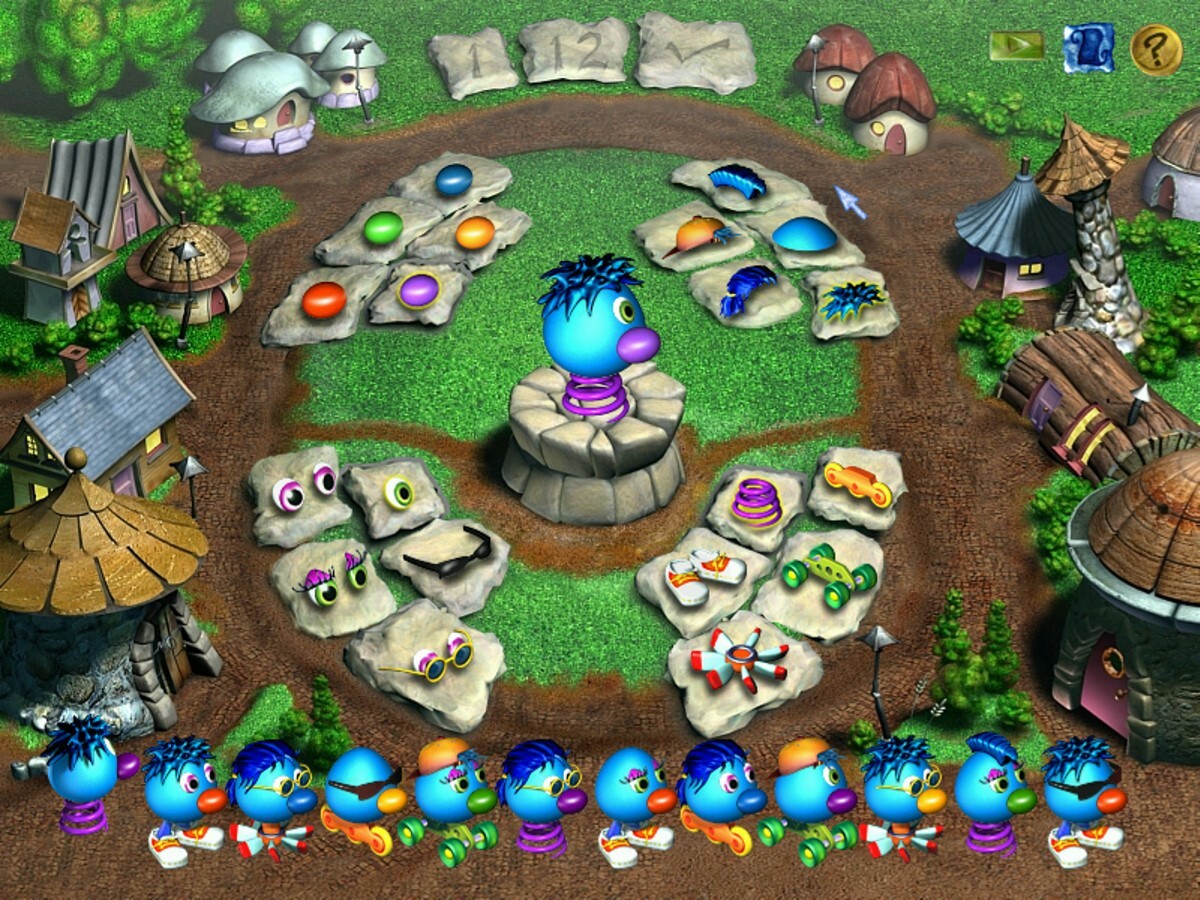Choose the green nose color tile
The image size is (1200, 900).
click(x=382, y=228)
